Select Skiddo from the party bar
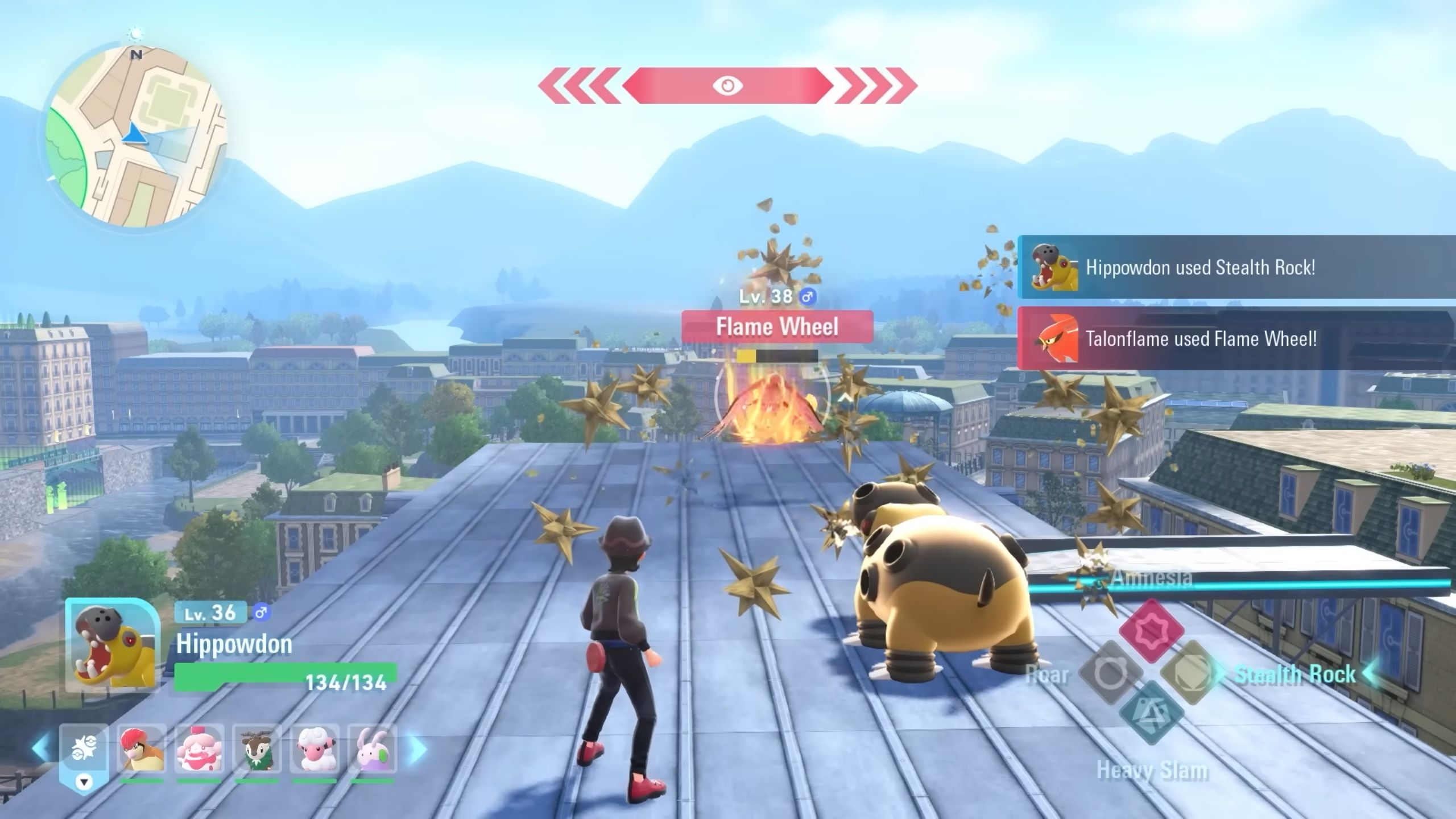Viewport: 1456px width, 819px height. click(257, 749)
